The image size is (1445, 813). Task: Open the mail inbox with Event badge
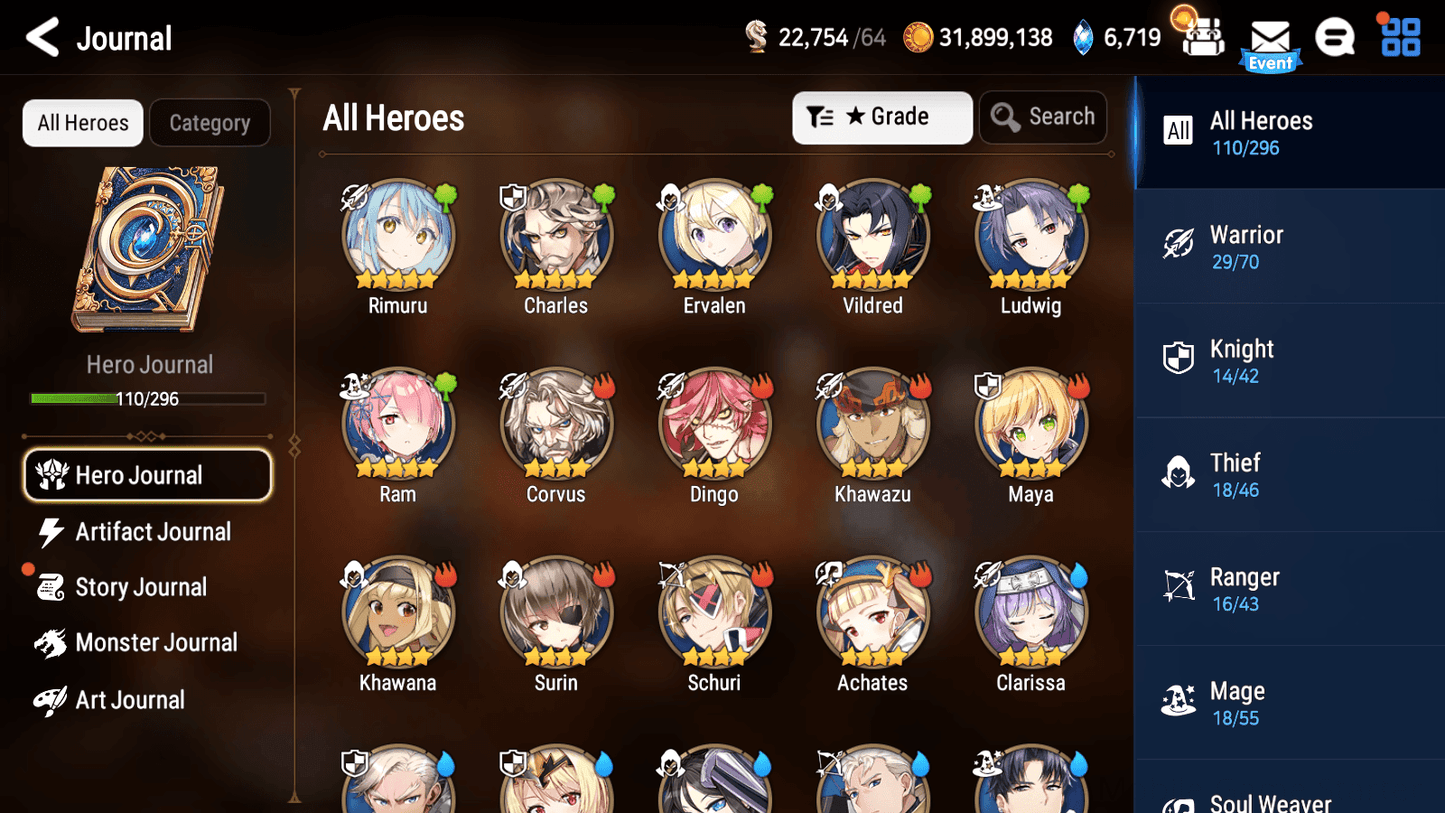[x=1270, y=38]
